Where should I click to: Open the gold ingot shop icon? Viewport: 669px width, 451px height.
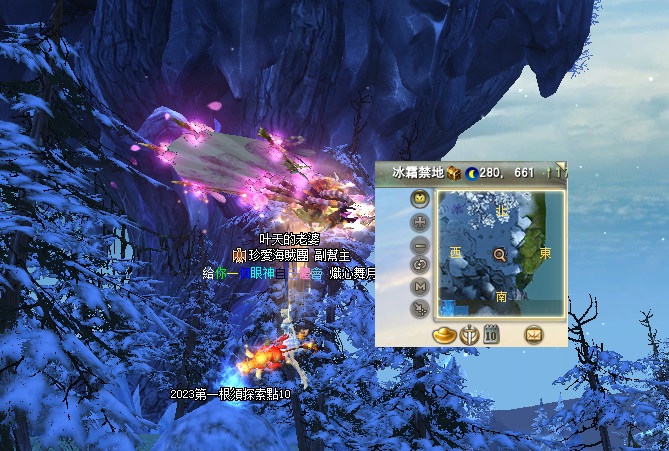445,333
